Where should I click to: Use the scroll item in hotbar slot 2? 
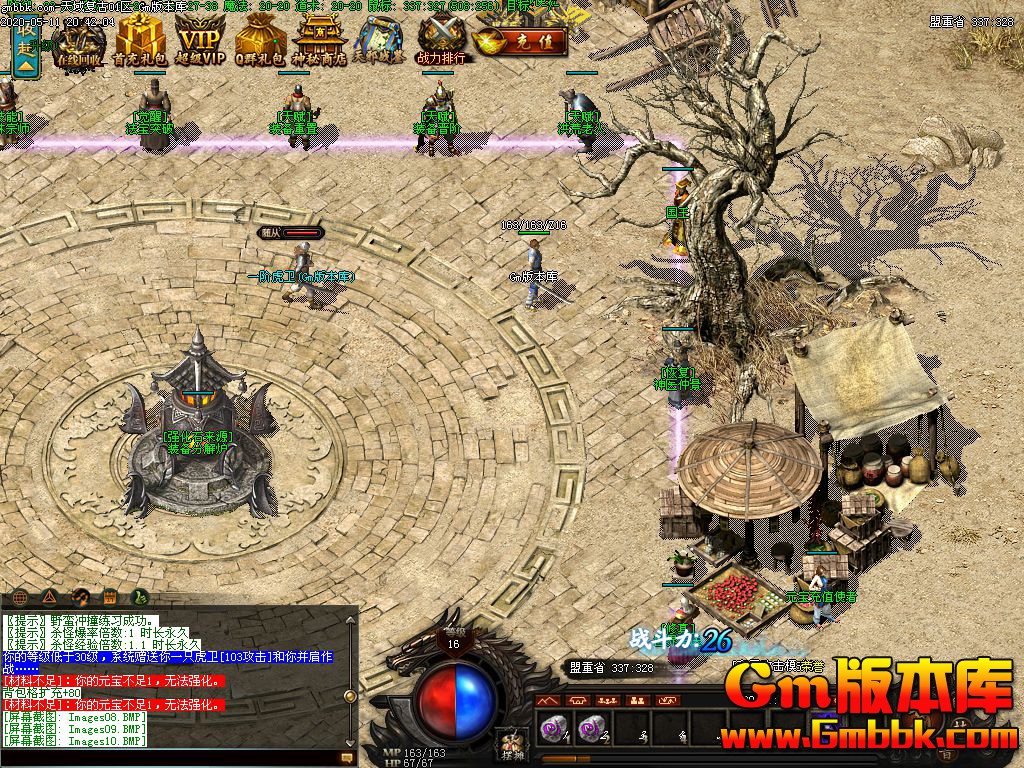pos(591,729)
